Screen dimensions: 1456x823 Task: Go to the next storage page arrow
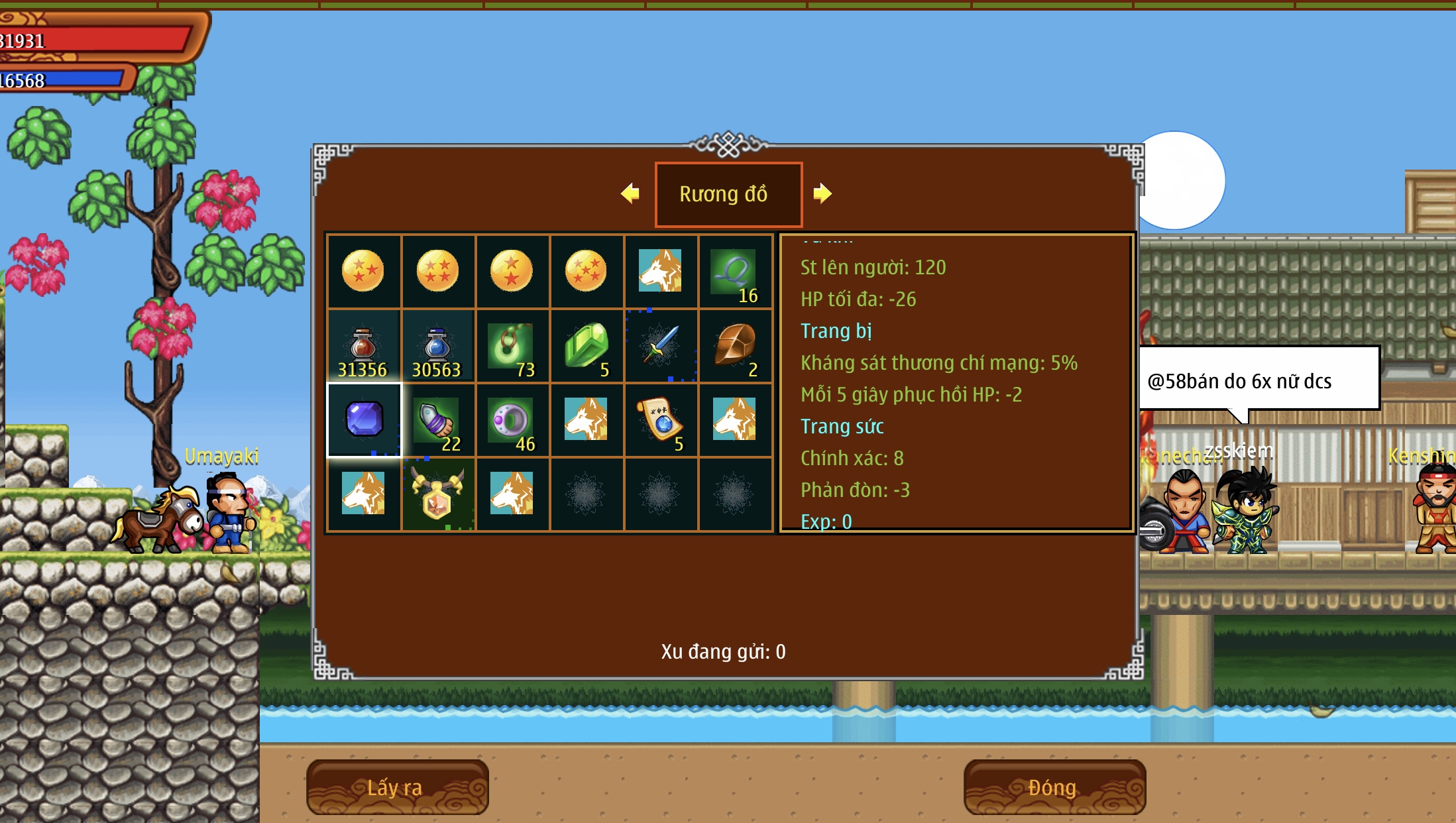point(822,193)
